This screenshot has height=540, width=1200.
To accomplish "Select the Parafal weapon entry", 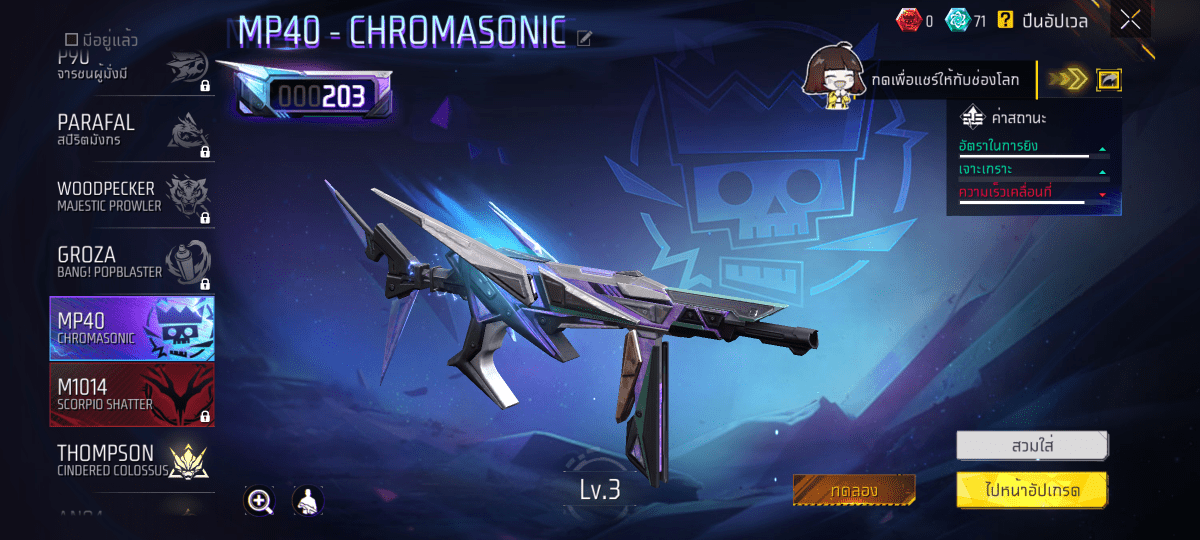I will (132, 130).
